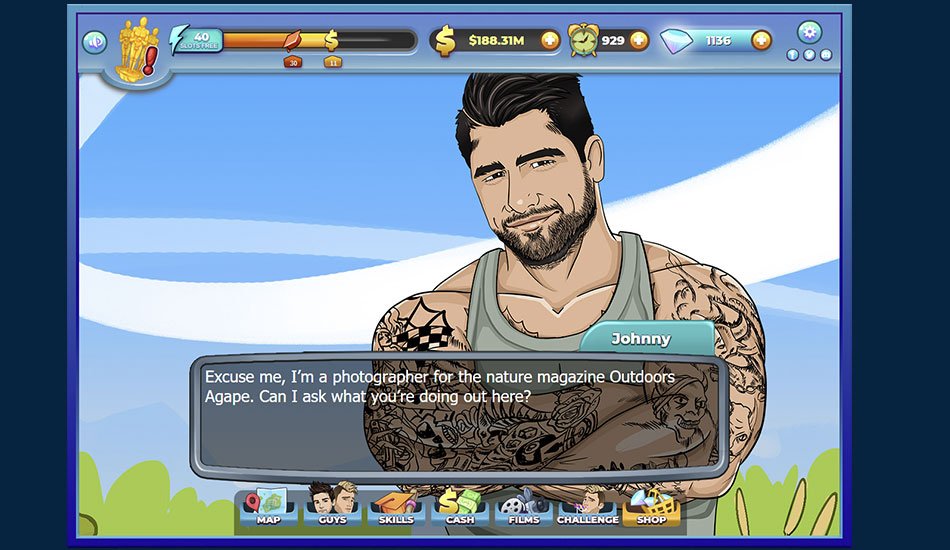The width and height of the screenshot is (950, 550).
Task: Open the Map menu
Action: (x=268, y=506)
